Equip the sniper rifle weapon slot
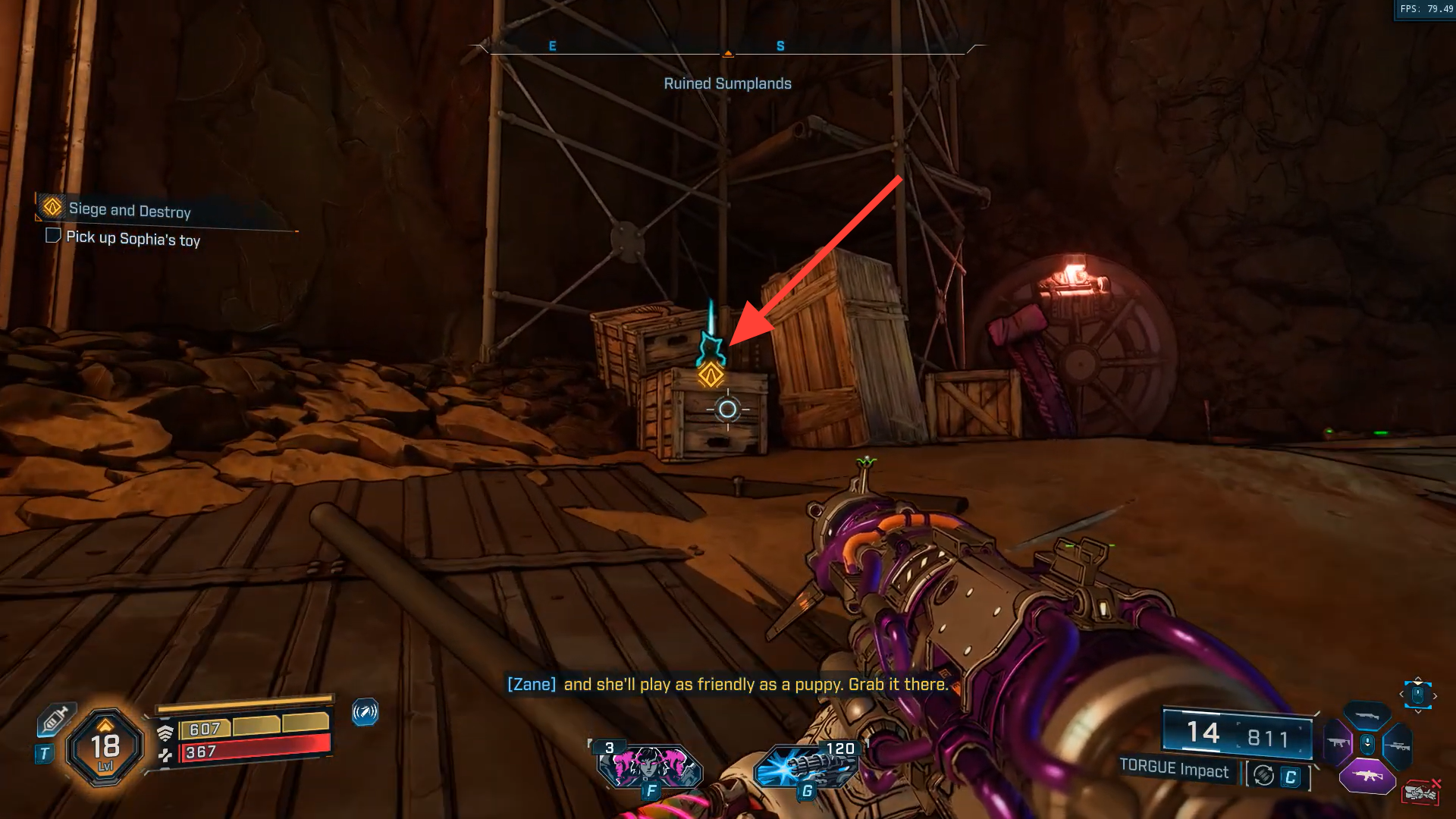This screenshot has height=819, width=1456. 1398,746
